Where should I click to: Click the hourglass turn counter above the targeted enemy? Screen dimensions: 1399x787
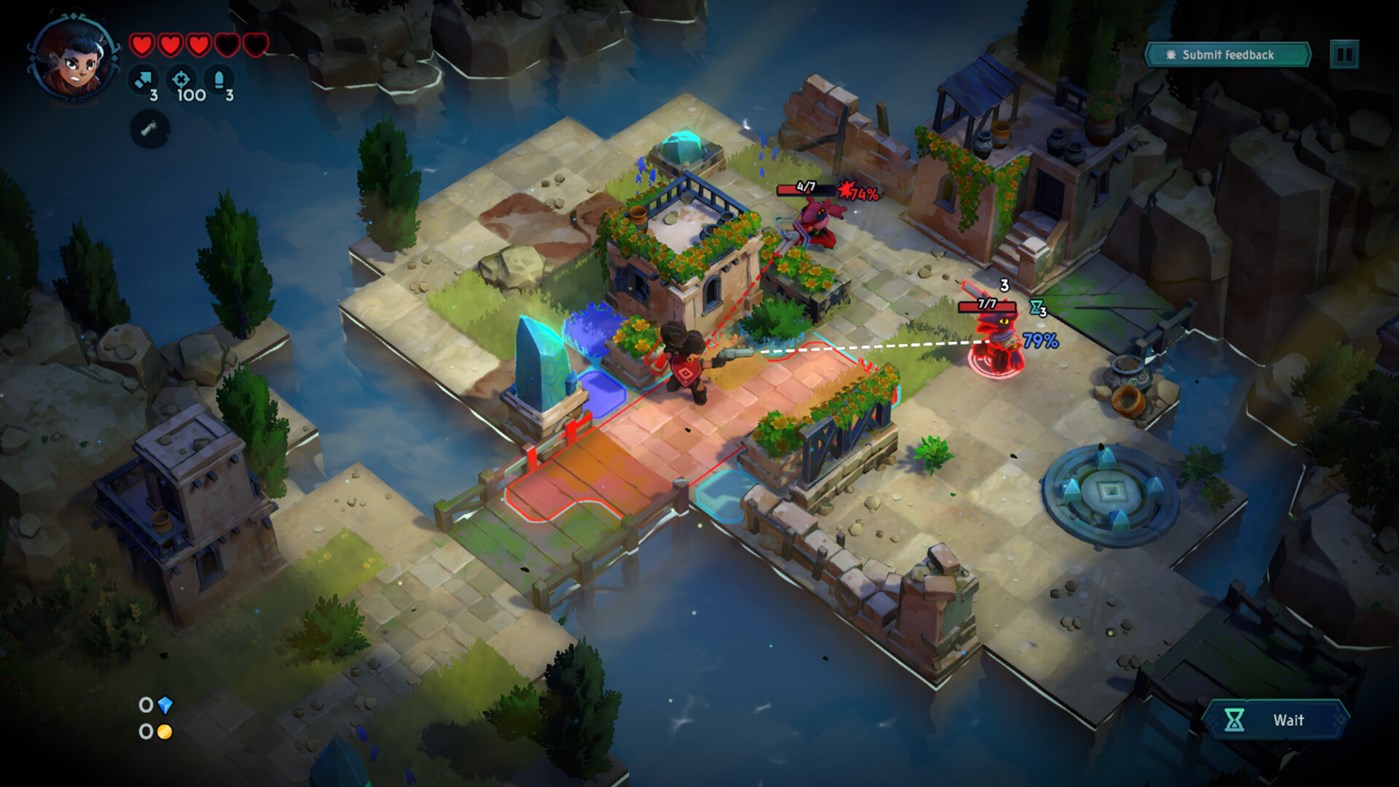click(x=1033, y=307)
